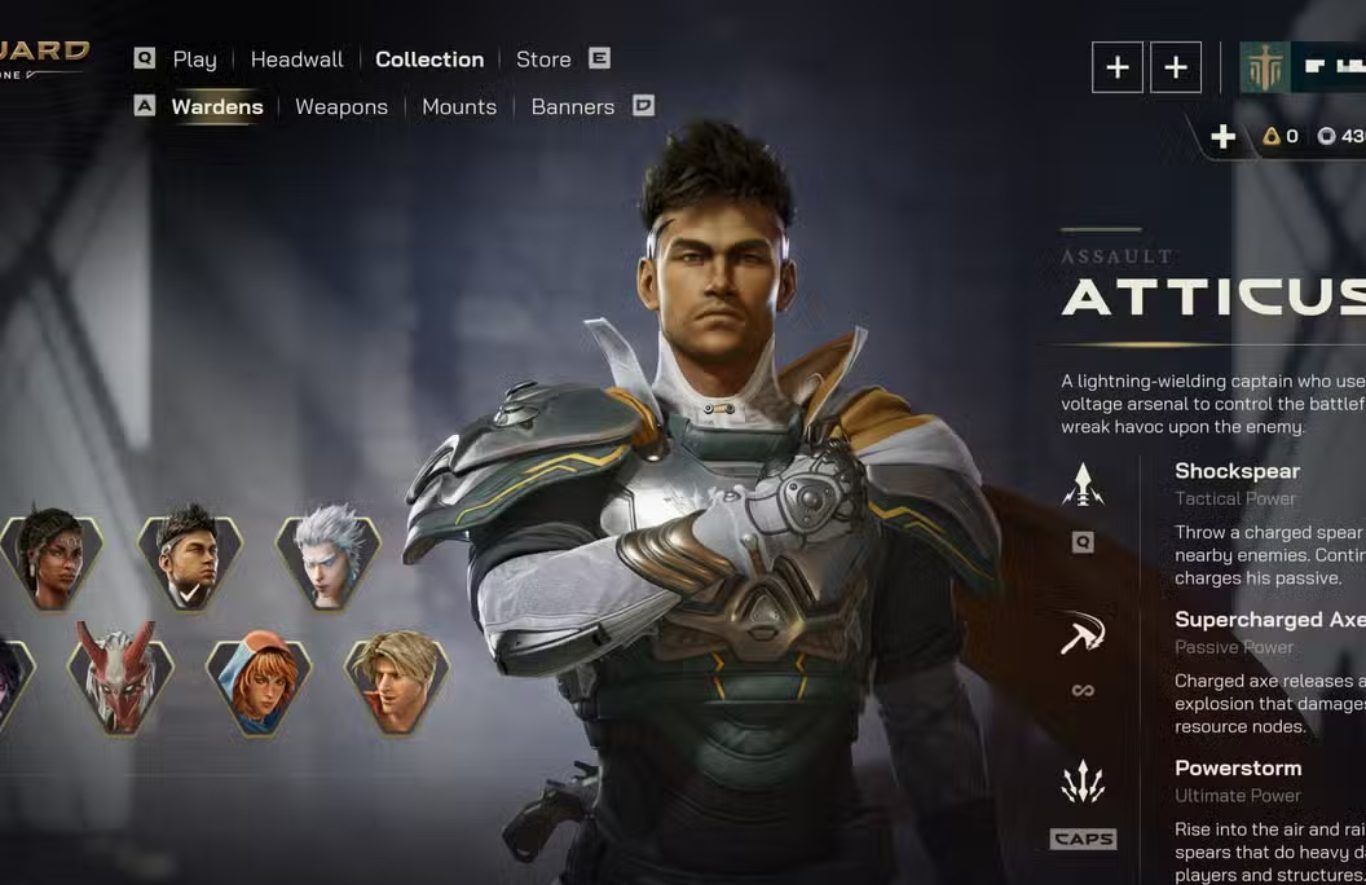Choose the orange-haired hooded warden portrait
The height and width of the screenshot is (885, 1366).
point(259,682)
